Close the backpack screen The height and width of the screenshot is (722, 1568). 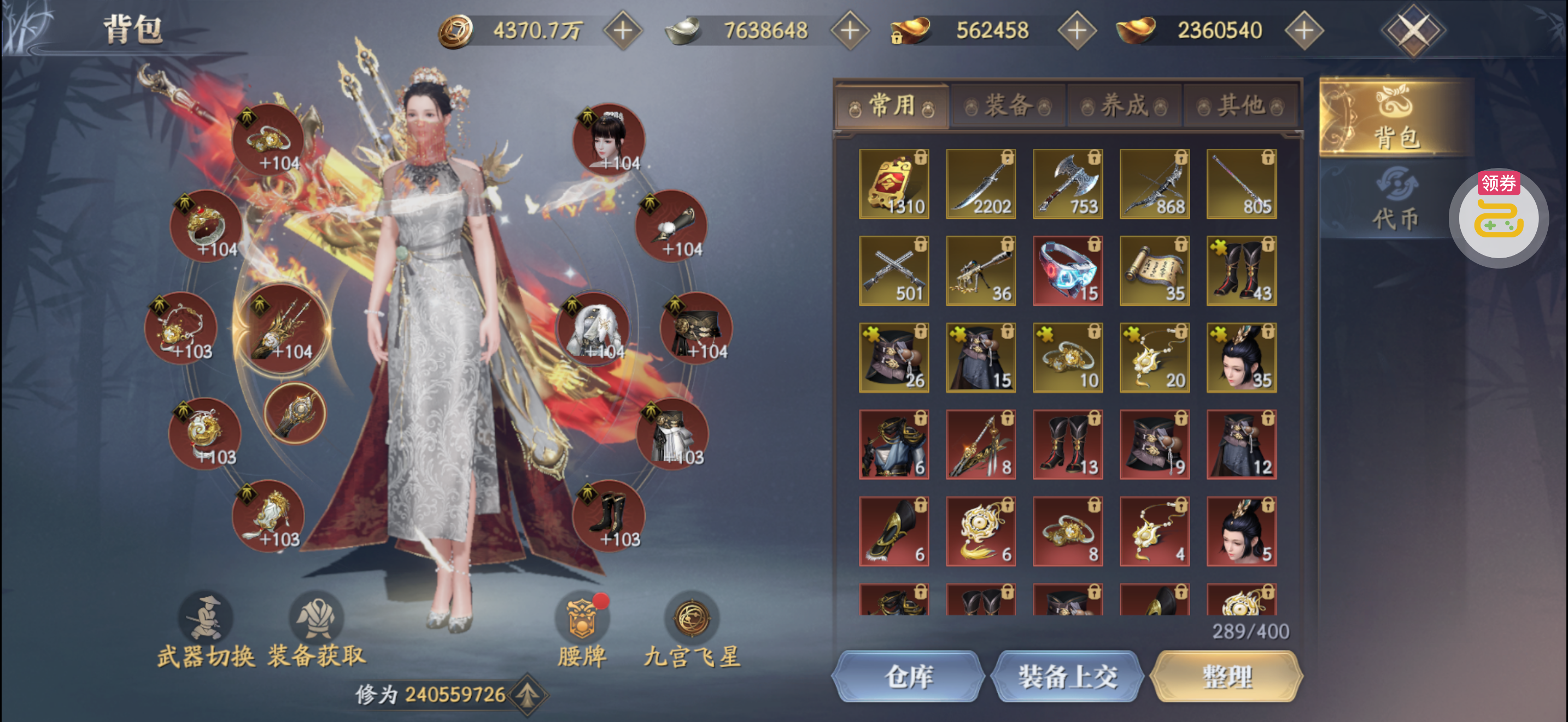(x=1412, y=30)
